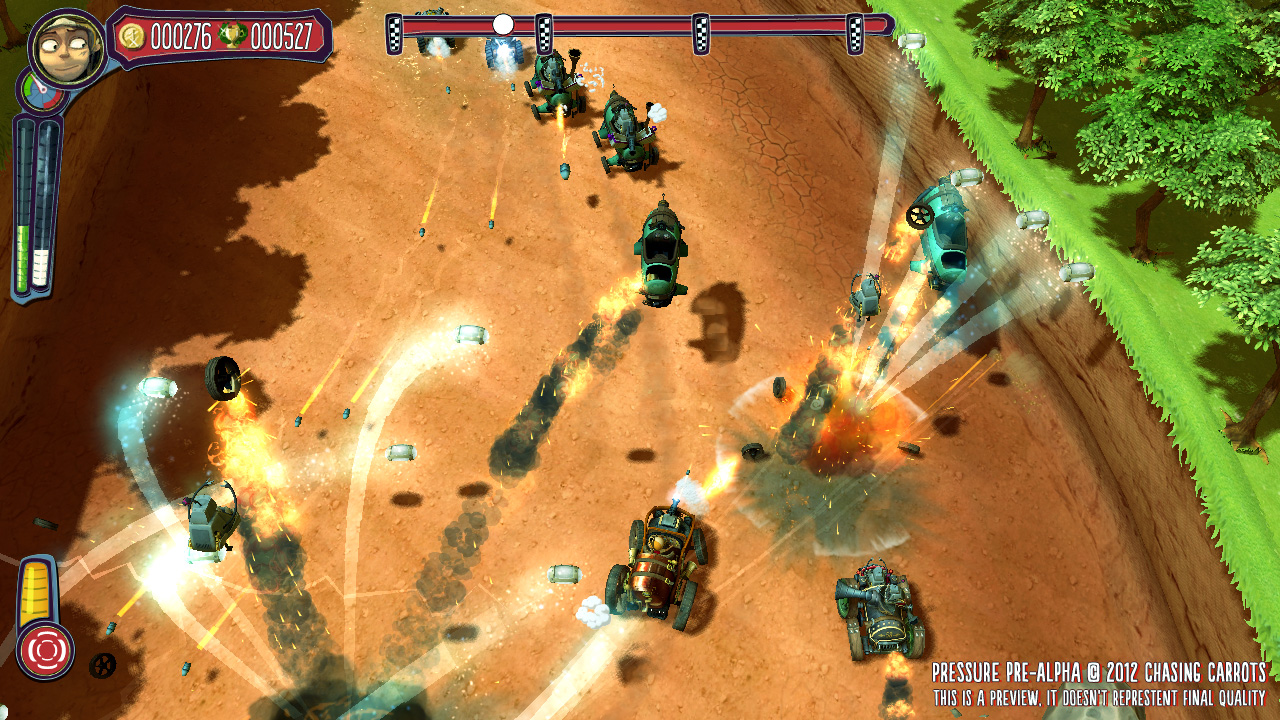Click the white position marker on the race progress bar
Viewport: 1280px width, 720px height.
pyautogui.click(x=503, y=25)
